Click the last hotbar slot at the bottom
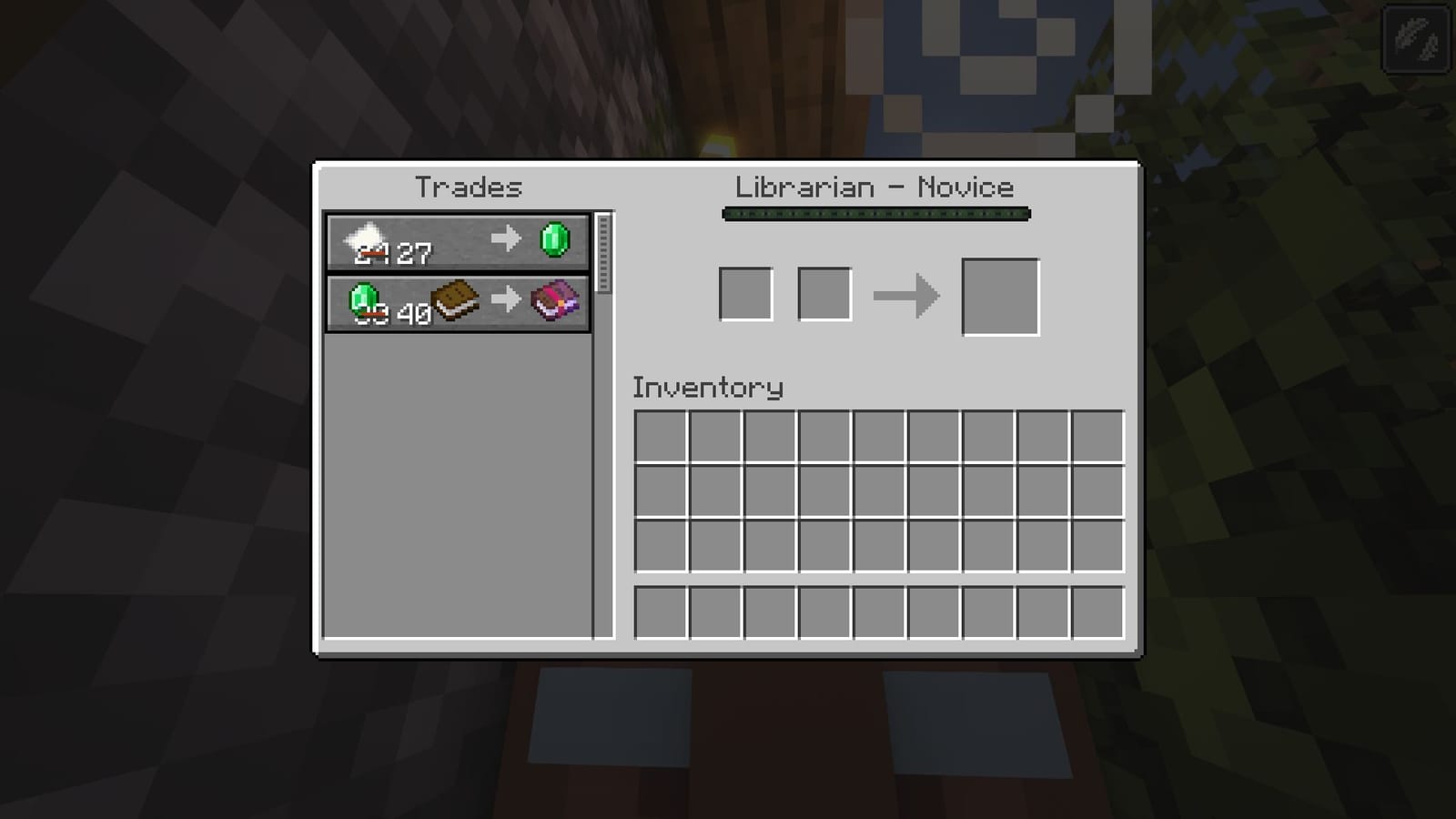This screenshot has height=819, width=1456. pos(1097,613)
